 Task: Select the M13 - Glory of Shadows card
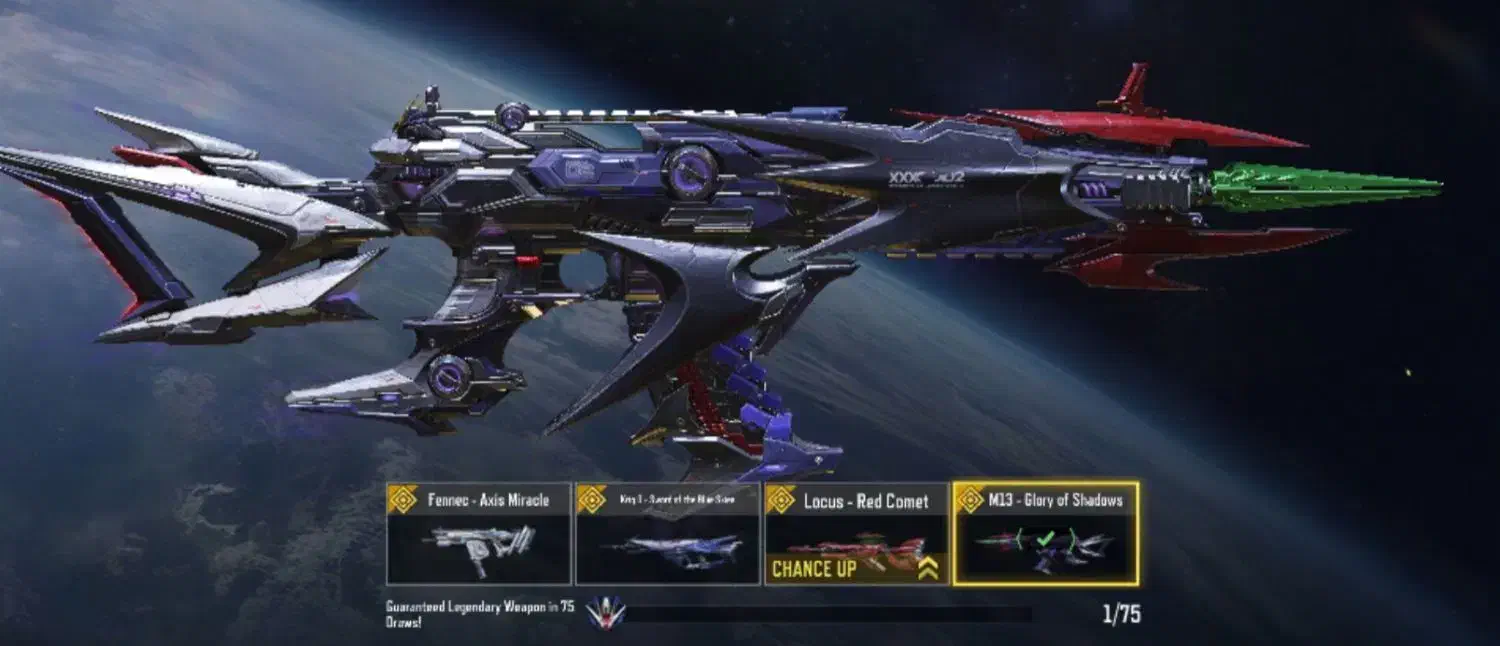(x=1045, y=534)
